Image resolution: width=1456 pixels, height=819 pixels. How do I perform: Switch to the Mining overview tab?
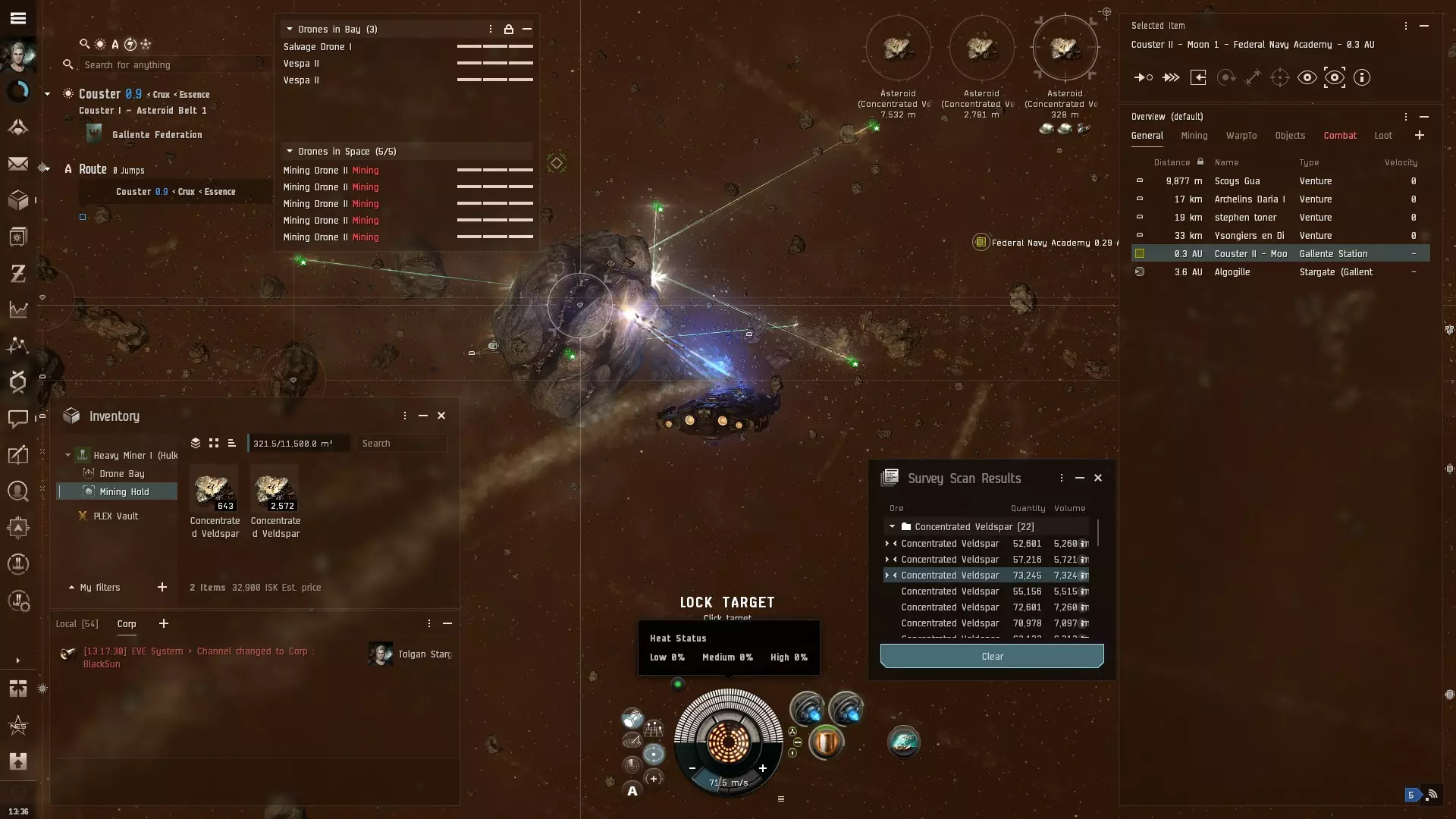[x=1194, y=136]
